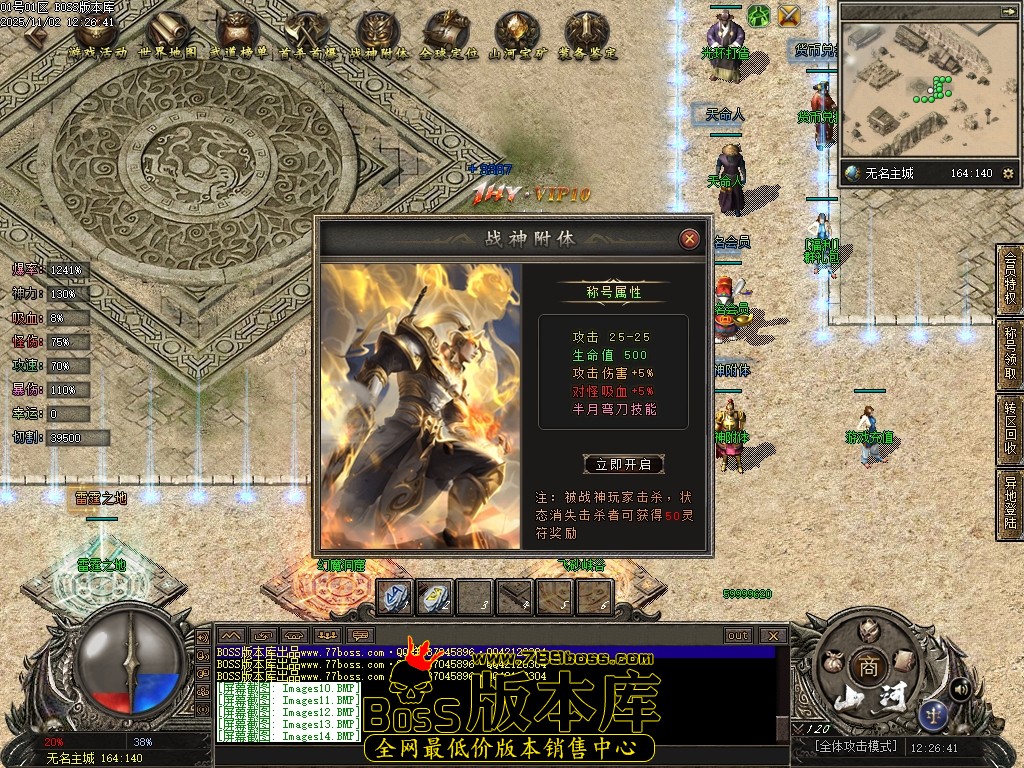The height and width of the screenshot is (768, 1024).
Task: Click the chat panel's out button
Action: click(738, 635)
